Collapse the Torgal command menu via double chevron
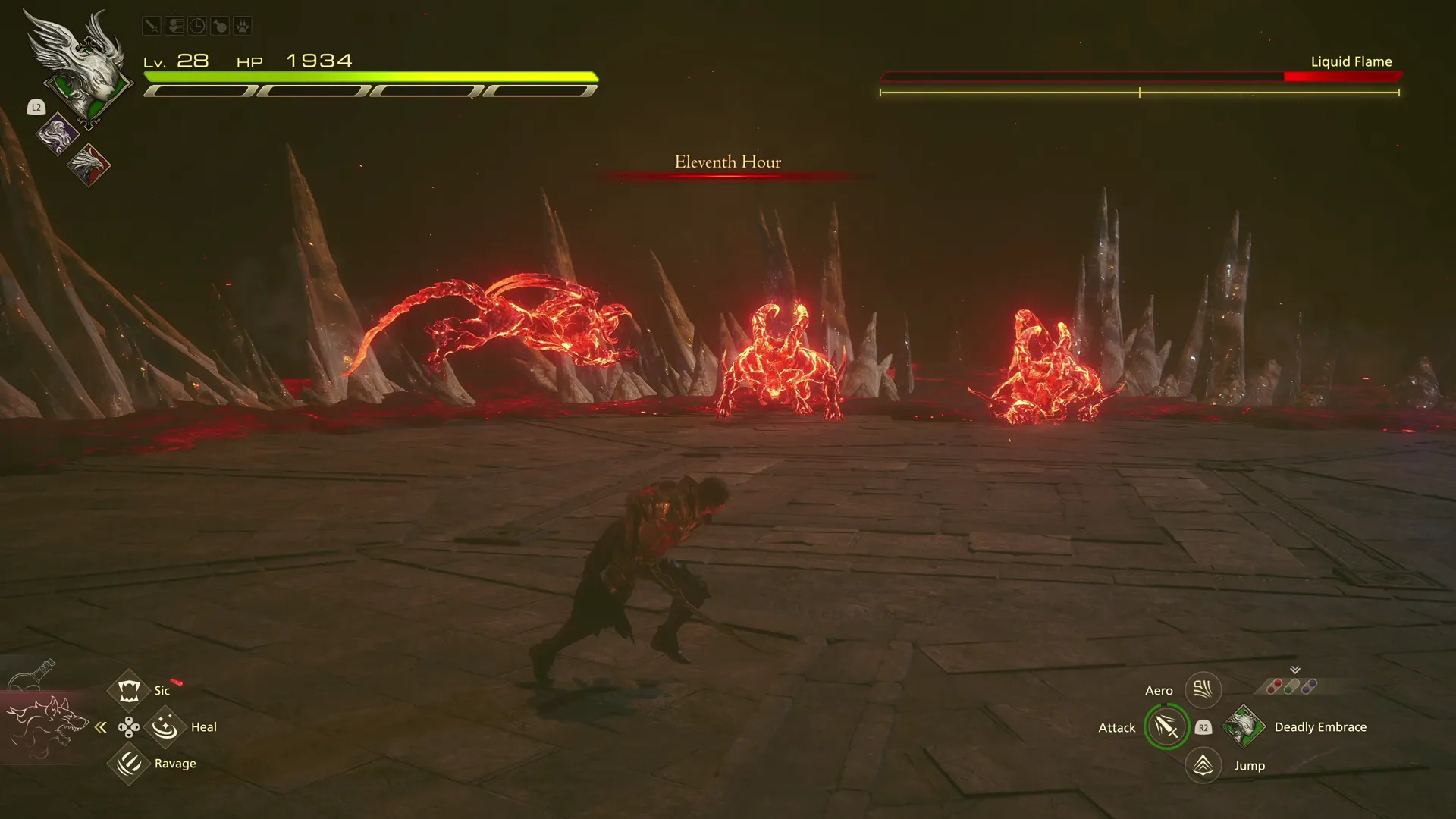The width and height of the screenshot is (1456, 819). pos(101,726)
